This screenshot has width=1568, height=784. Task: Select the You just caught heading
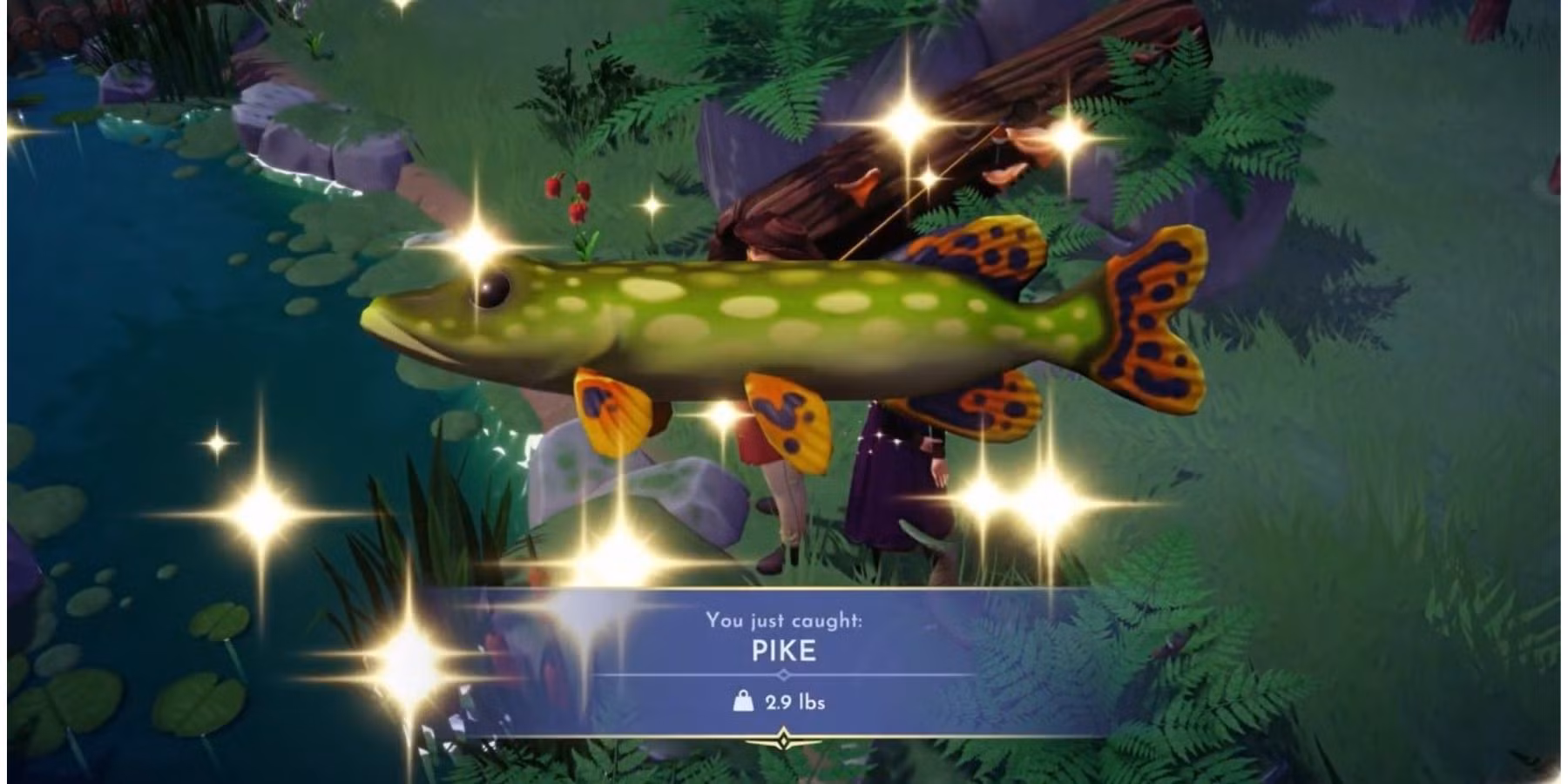tap(782, 620)
